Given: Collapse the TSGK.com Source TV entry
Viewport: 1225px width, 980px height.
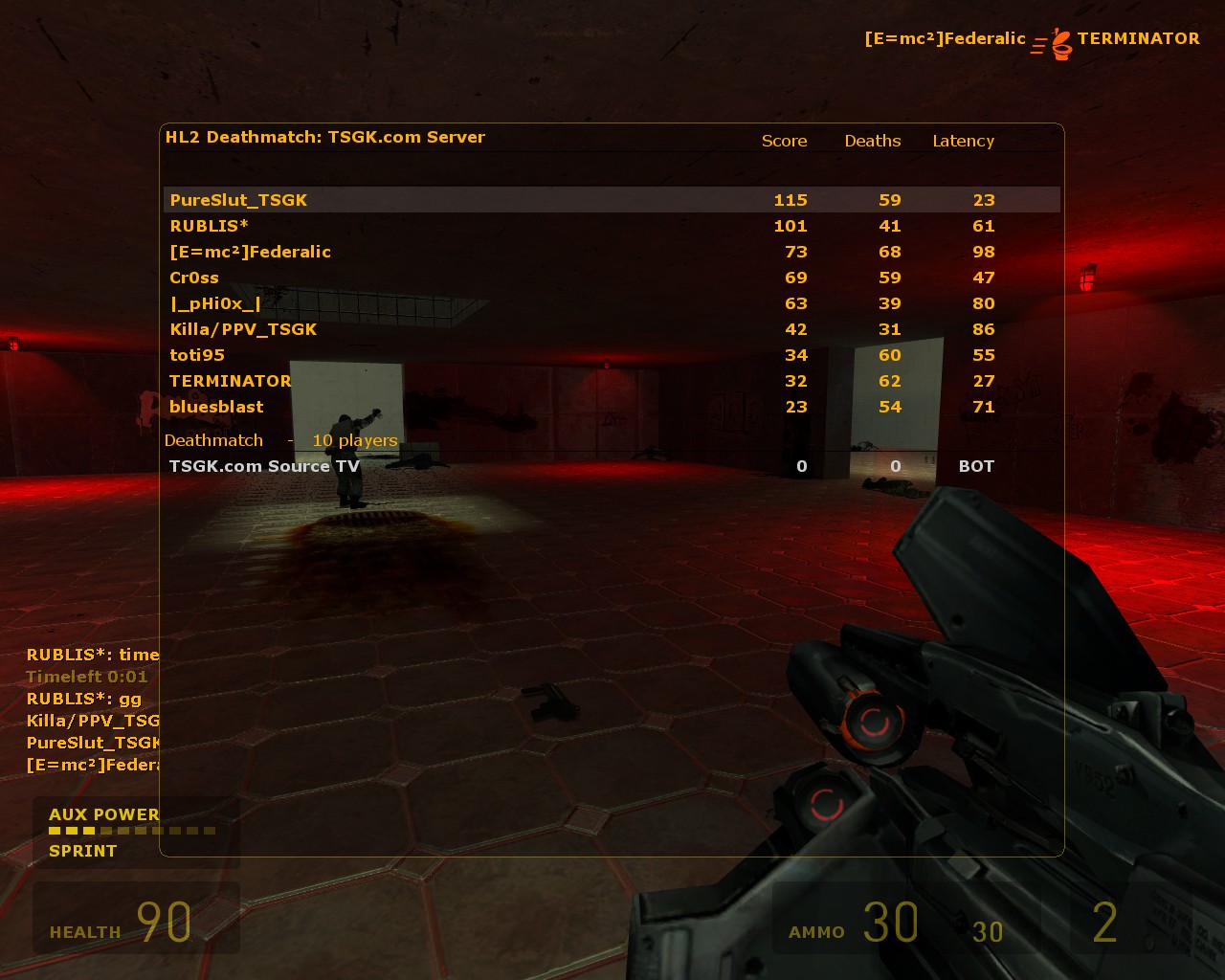Looking at the screenshot, I should 264,466.
